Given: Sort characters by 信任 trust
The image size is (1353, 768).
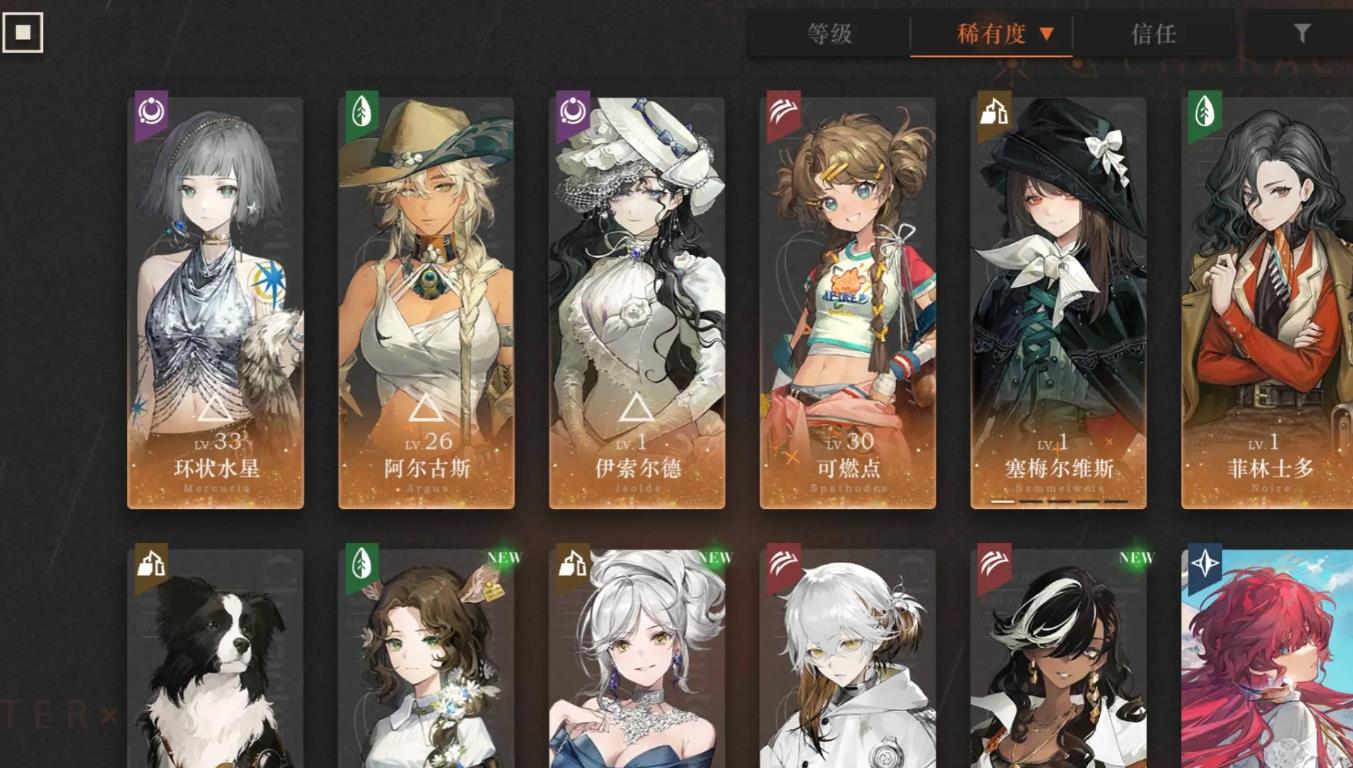Looking at the screenshot, I should 1153,34.
